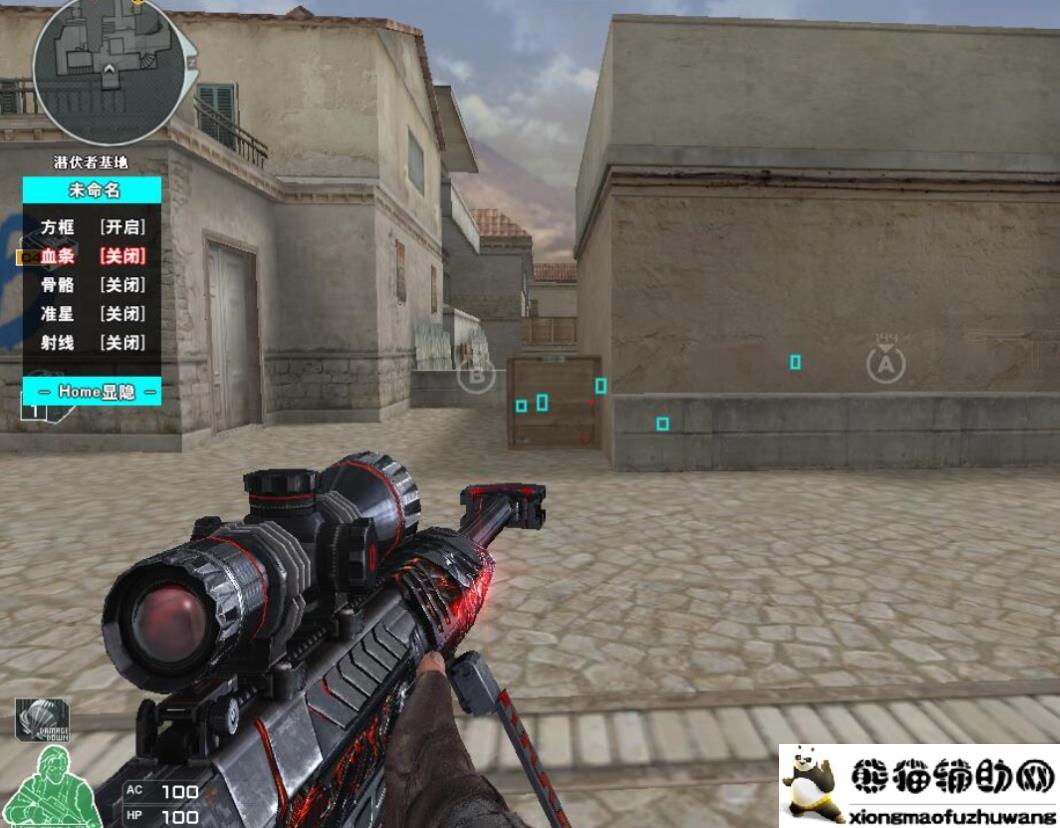Toggle the highlighted 血条 health bar option

pos(93,256)
